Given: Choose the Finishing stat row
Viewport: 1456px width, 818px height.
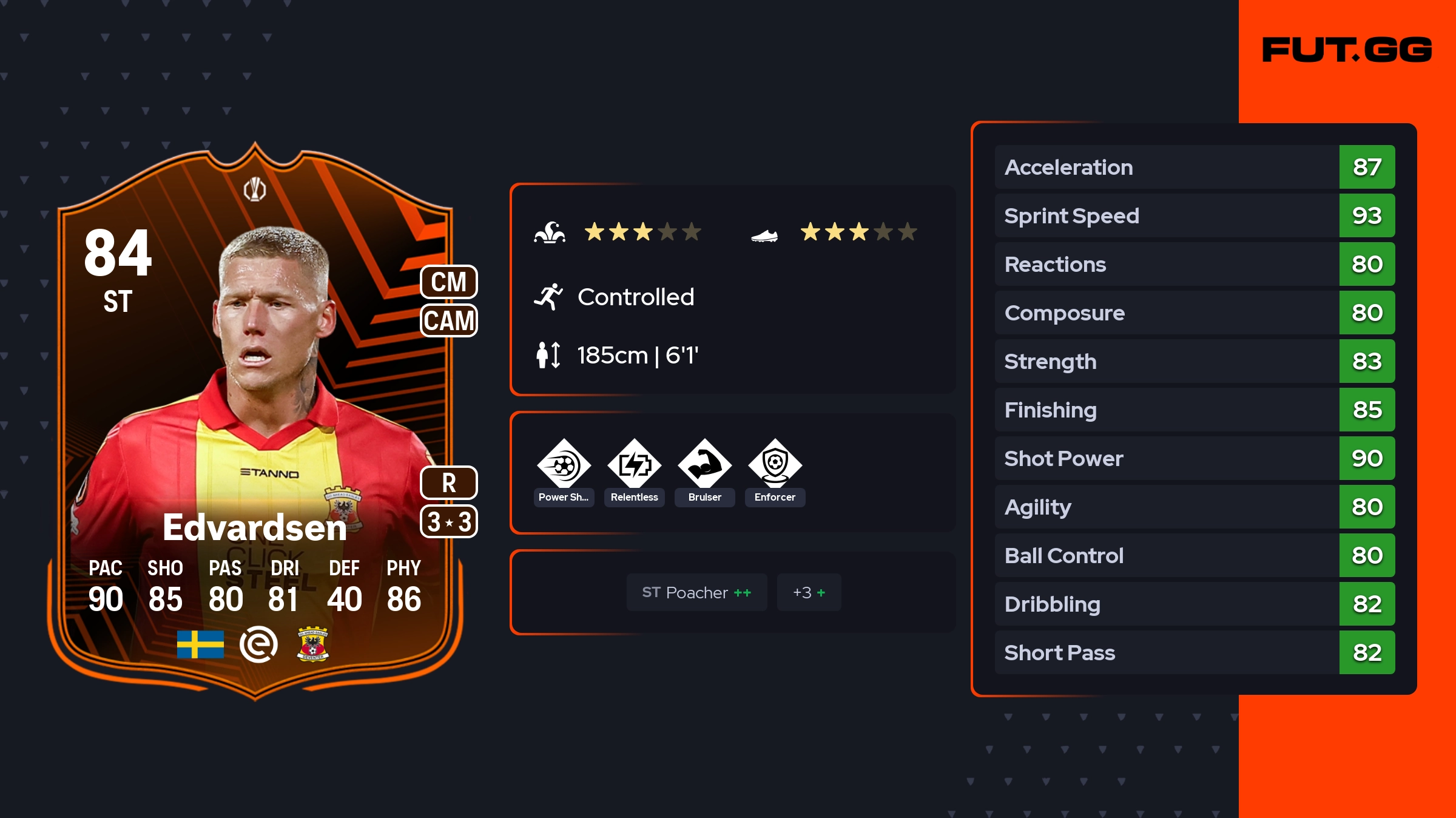Looking at the screenshot, I should [x=1194, y=410].
